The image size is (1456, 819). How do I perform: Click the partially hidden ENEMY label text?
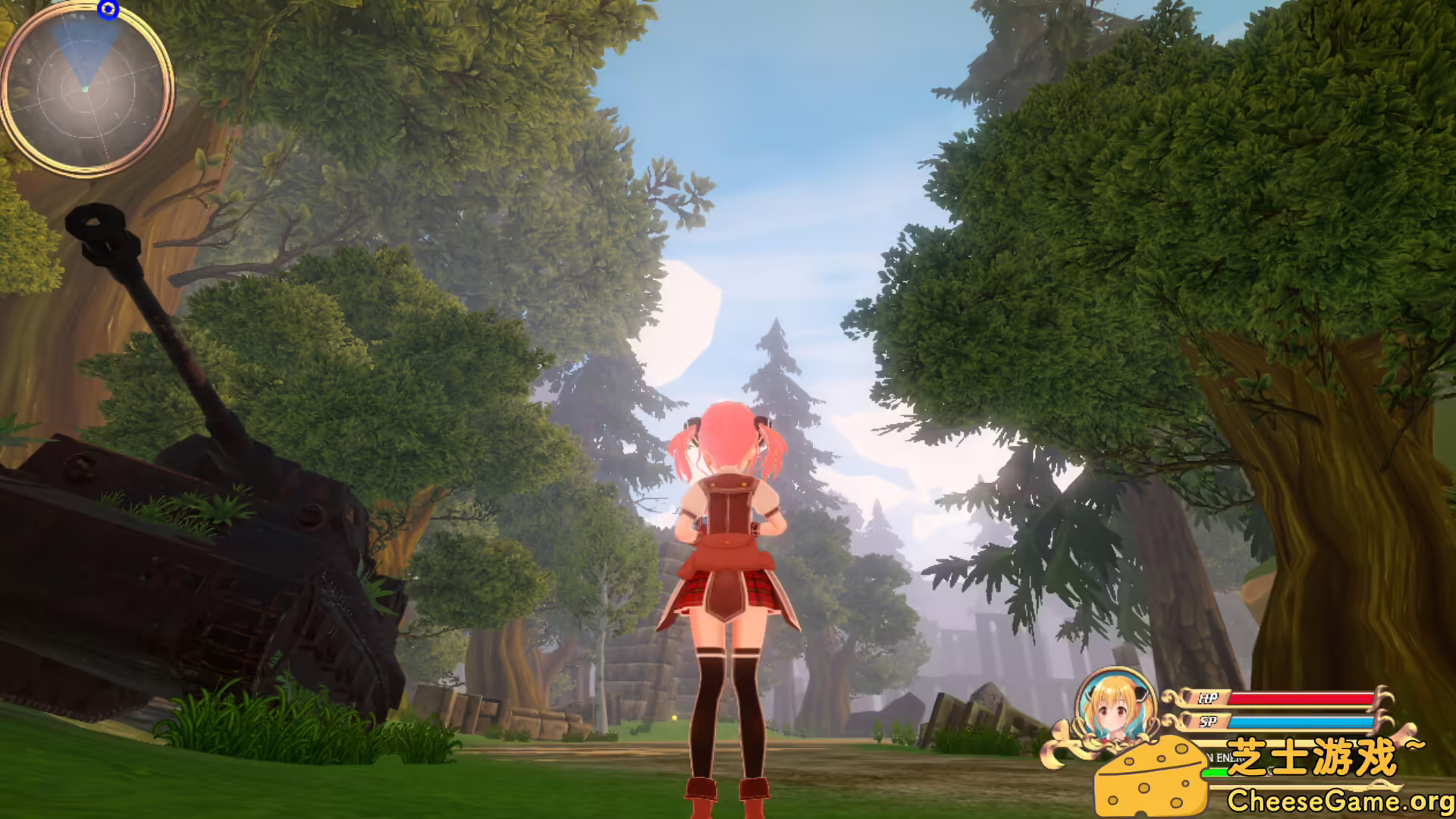[x=1222, y=757]
